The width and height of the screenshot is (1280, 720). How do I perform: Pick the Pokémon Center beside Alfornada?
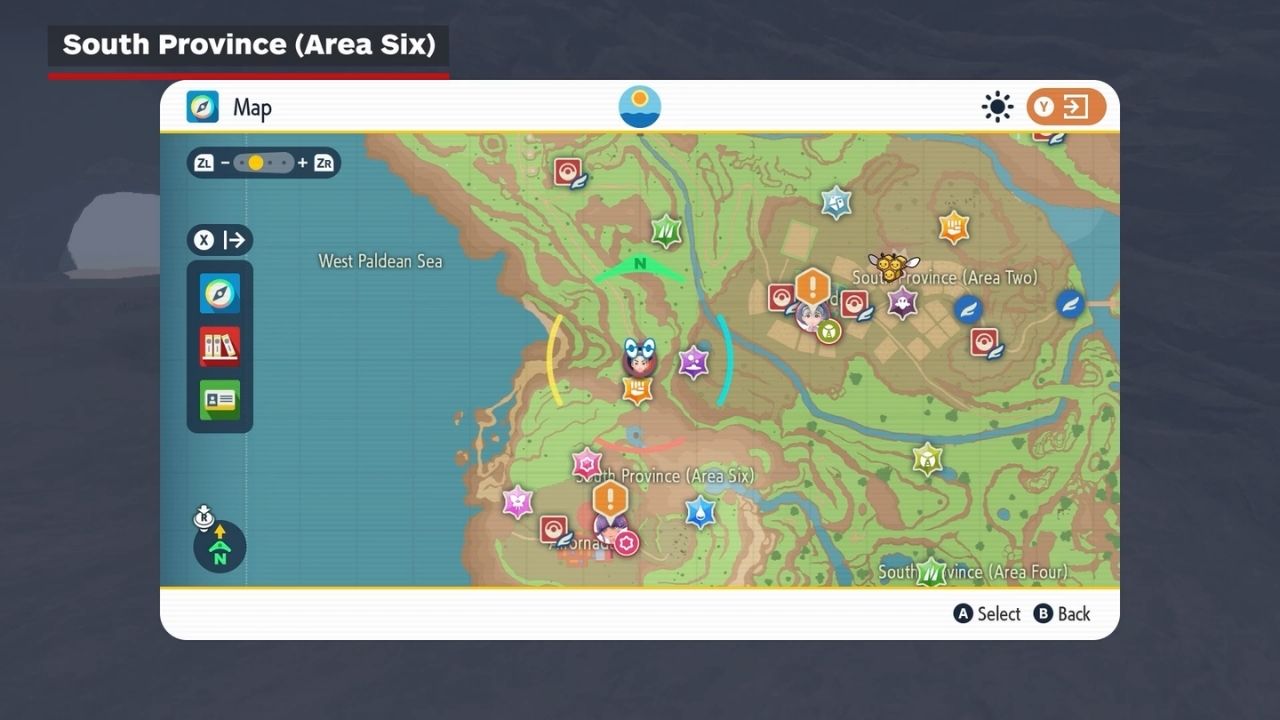tap(554, 529)
